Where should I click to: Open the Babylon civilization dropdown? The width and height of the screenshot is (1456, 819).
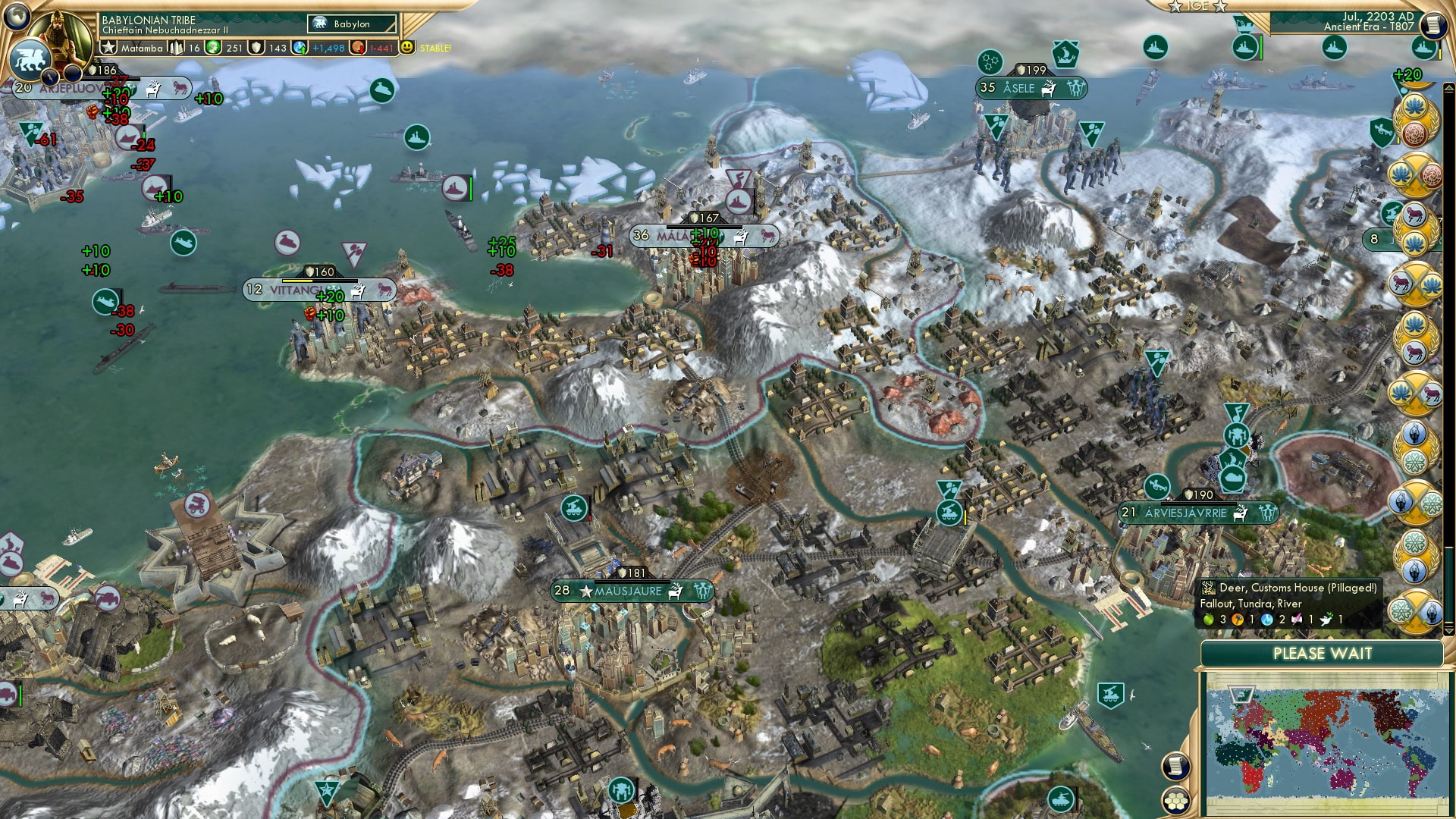[x=350, y=24]
